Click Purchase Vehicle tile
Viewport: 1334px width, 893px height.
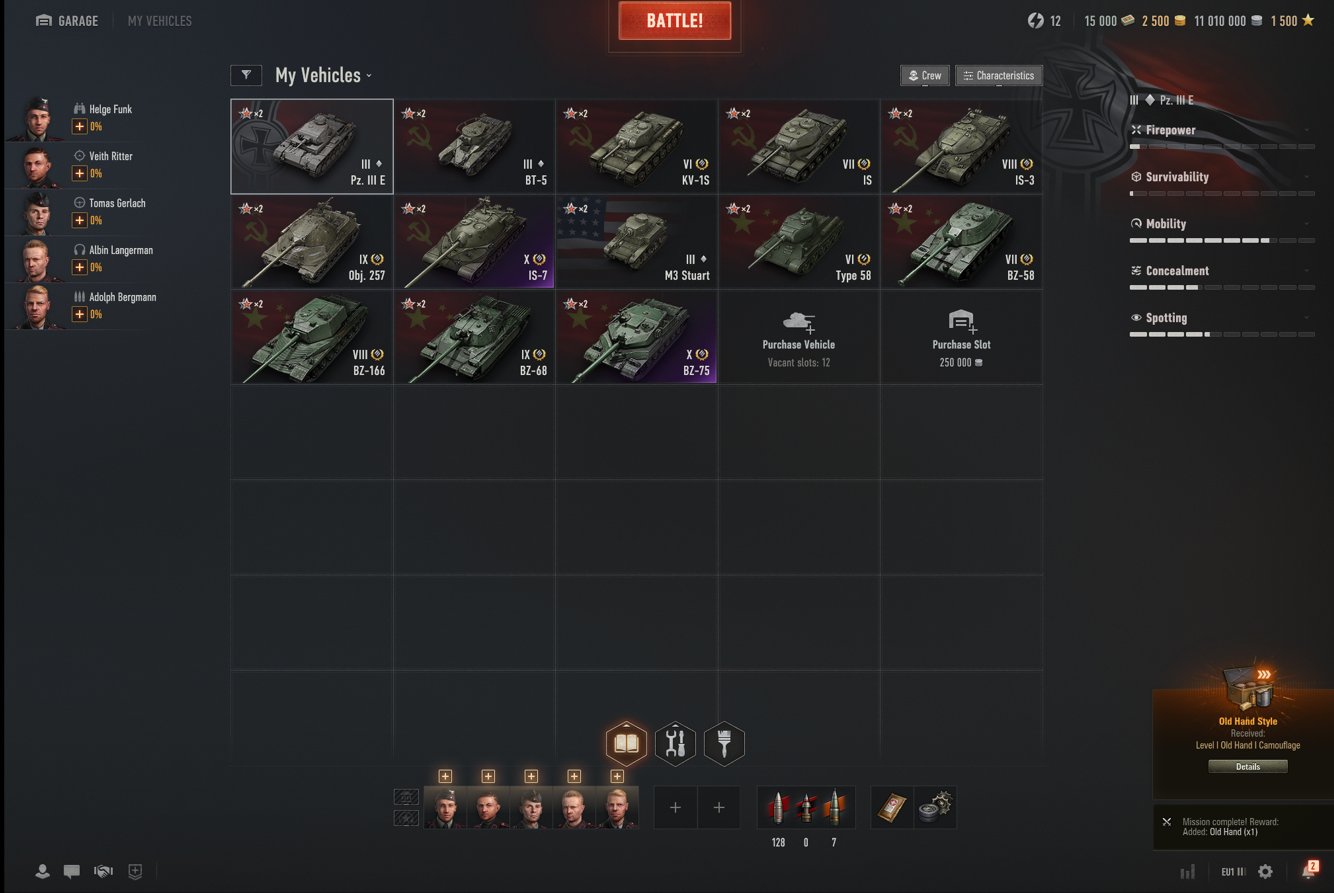798,338
